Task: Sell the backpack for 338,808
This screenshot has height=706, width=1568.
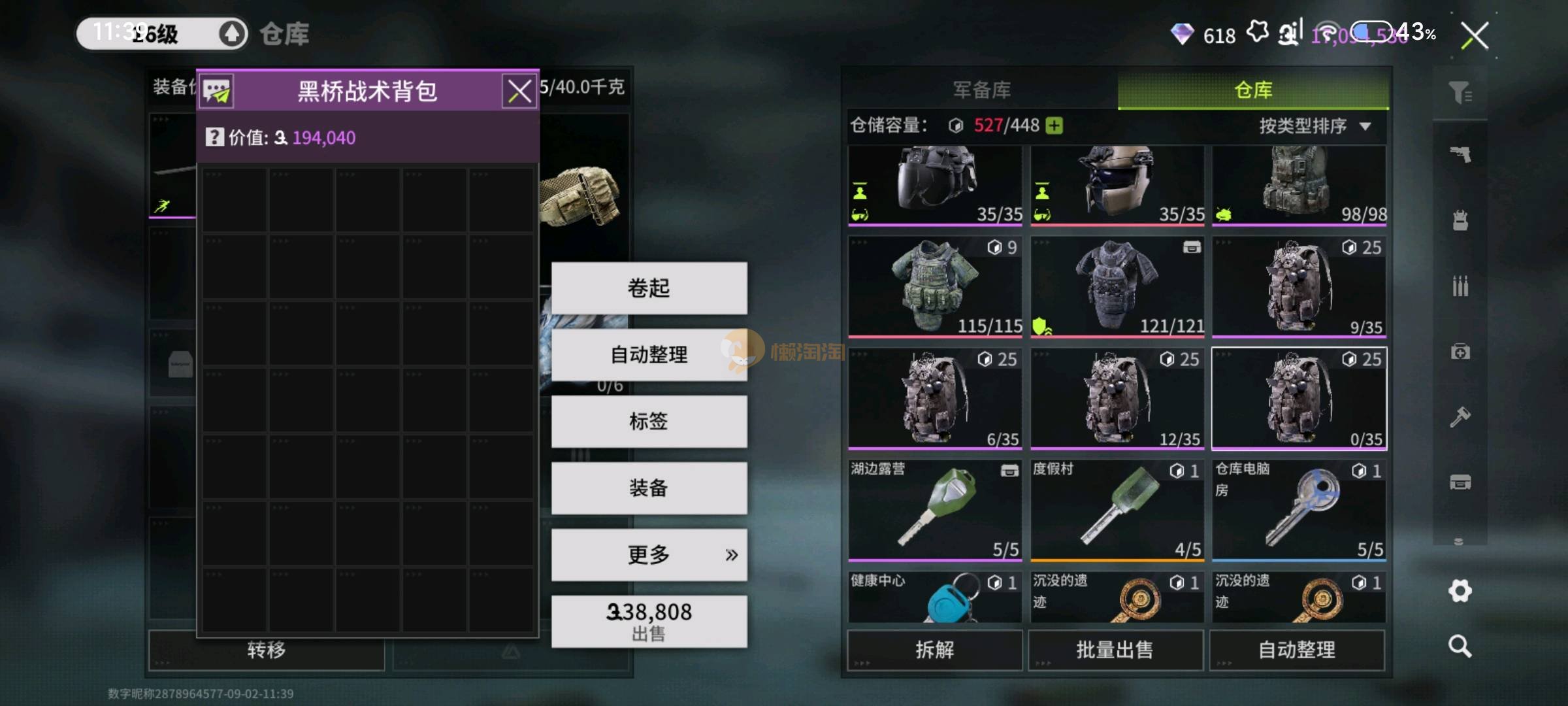Action: [x=649, y=622]
